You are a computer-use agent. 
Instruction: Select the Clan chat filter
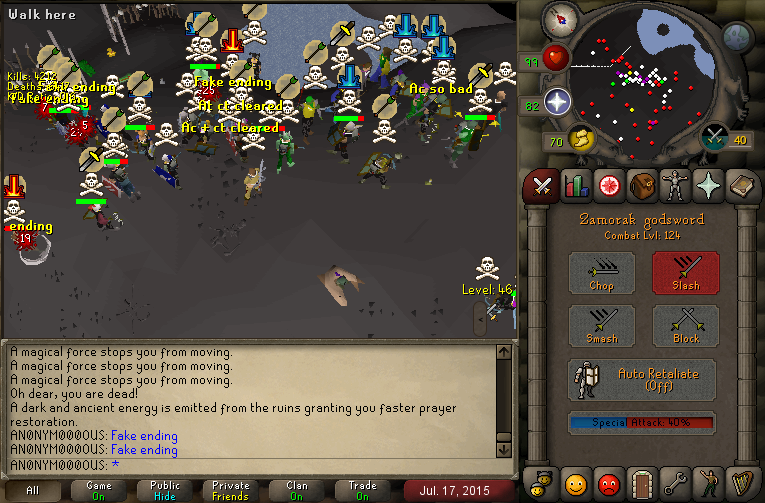[x=297, y=490]
